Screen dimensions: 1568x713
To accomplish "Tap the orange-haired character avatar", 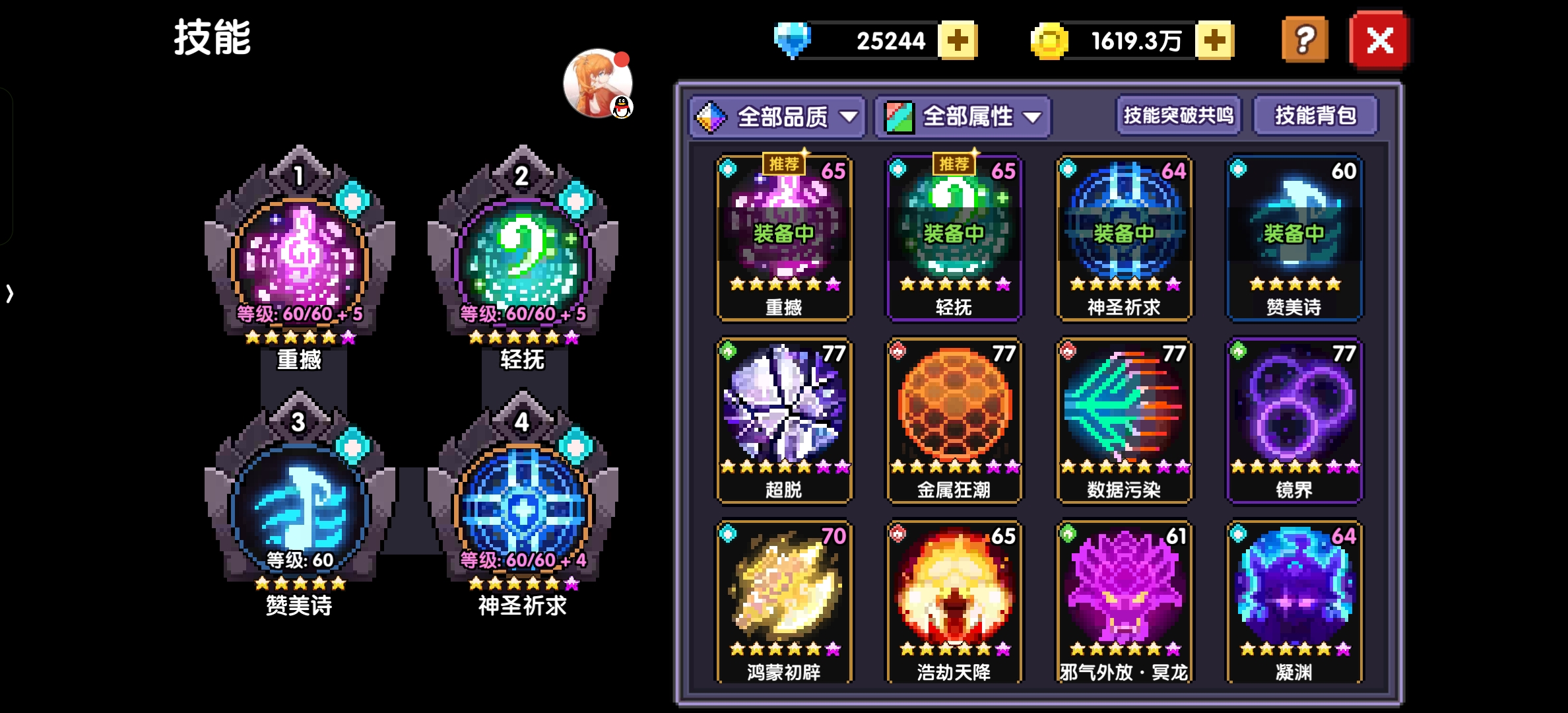I will [597, 83].
